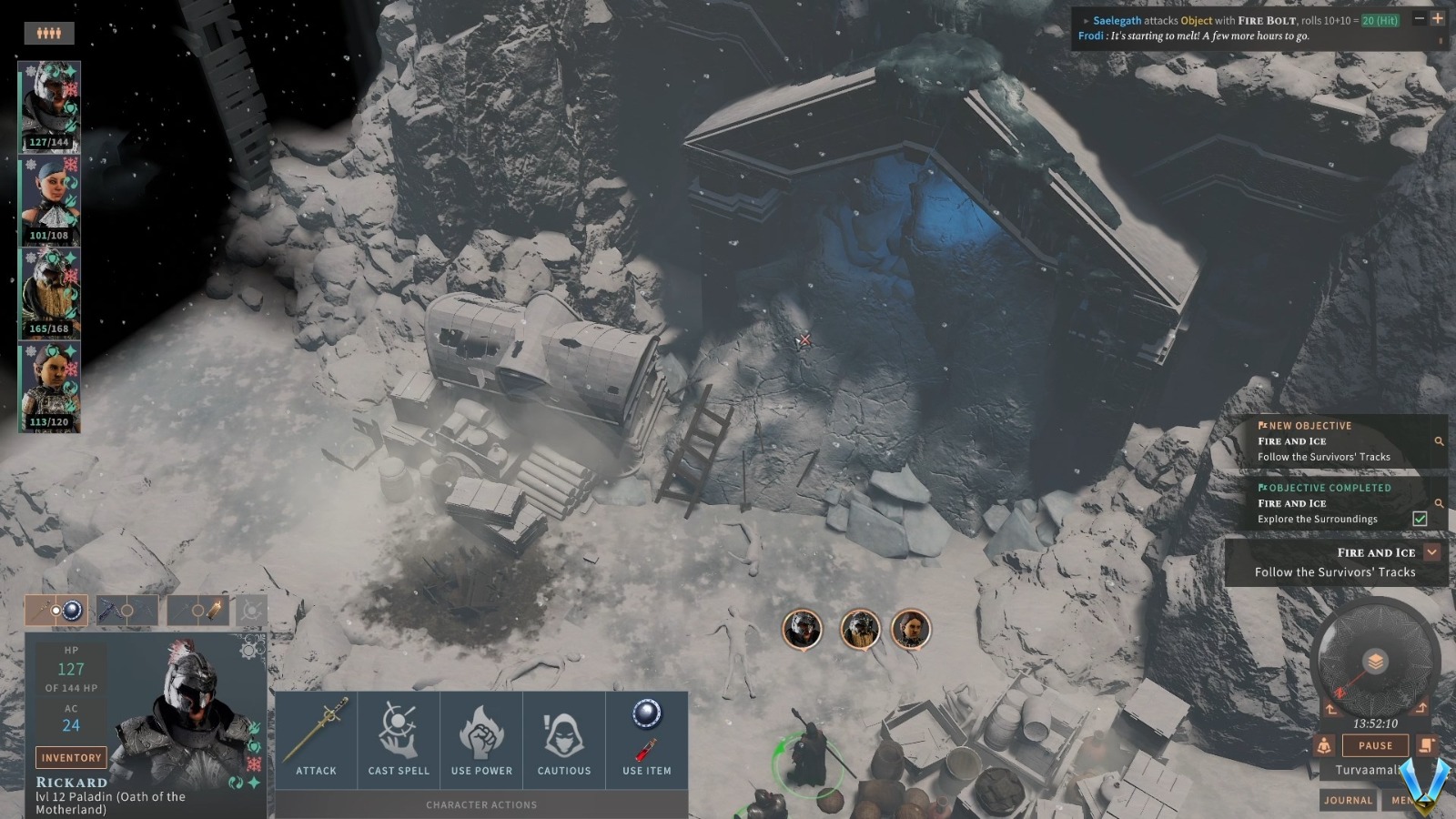Click the select-all-party button with three figures
This screenshot has height=819, width=1456.
coord(49,34)
